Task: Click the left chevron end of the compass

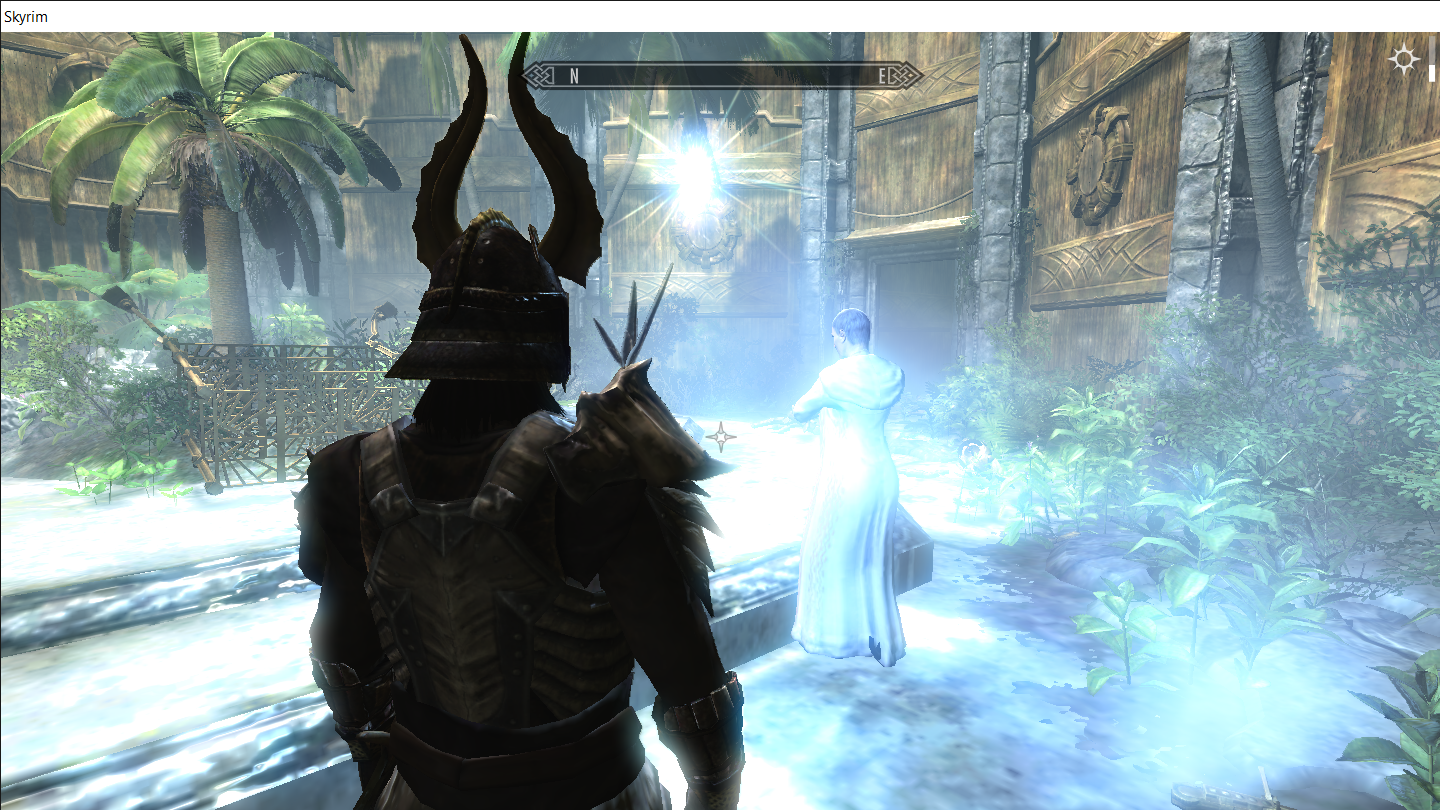Action: point(537,74)
